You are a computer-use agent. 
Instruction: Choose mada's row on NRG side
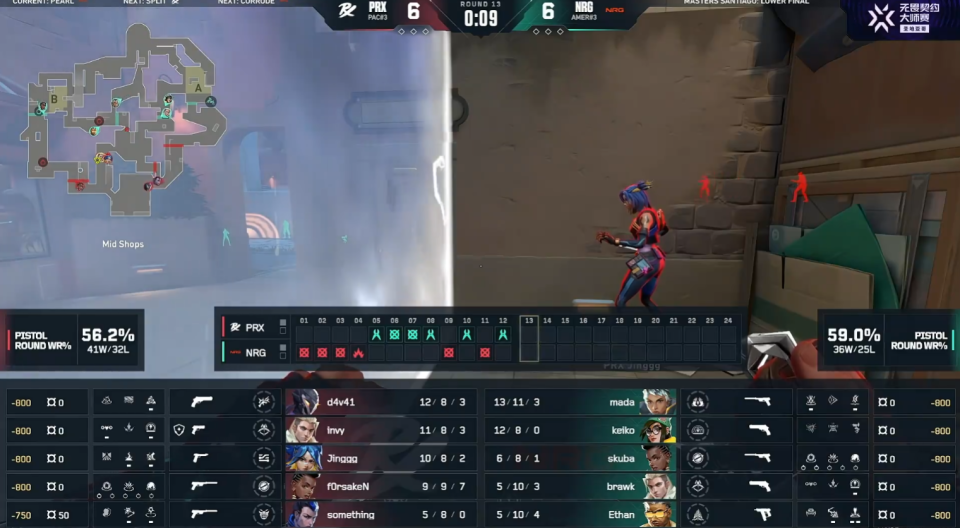580,402
